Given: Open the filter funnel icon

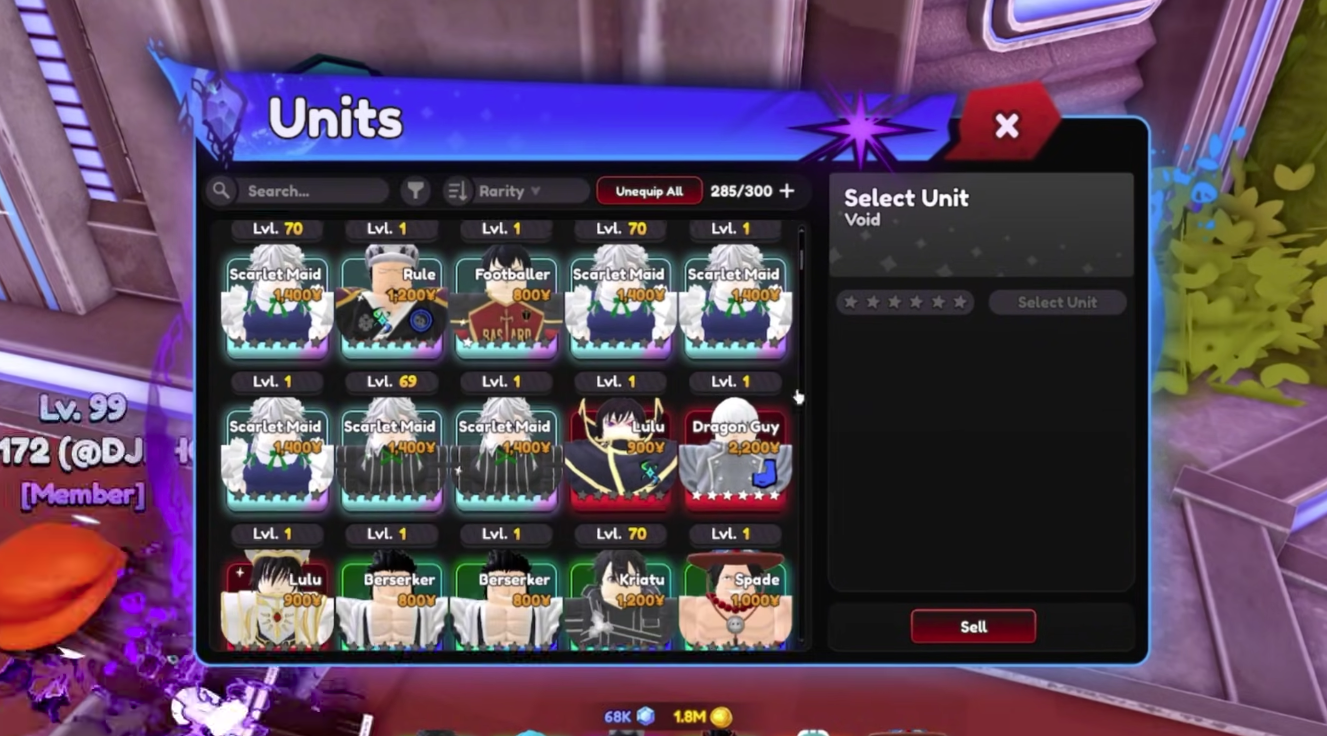Looking at the screenshot, I should pos(415,190).
